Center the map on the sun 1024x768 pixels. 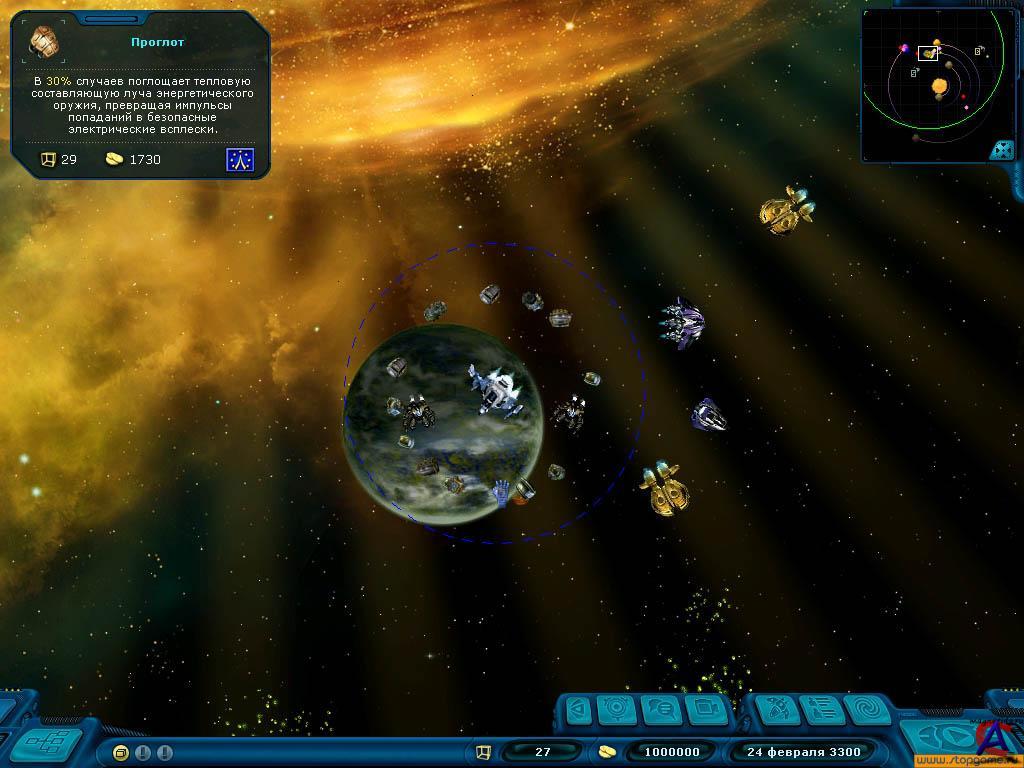[x=940, y=88]
